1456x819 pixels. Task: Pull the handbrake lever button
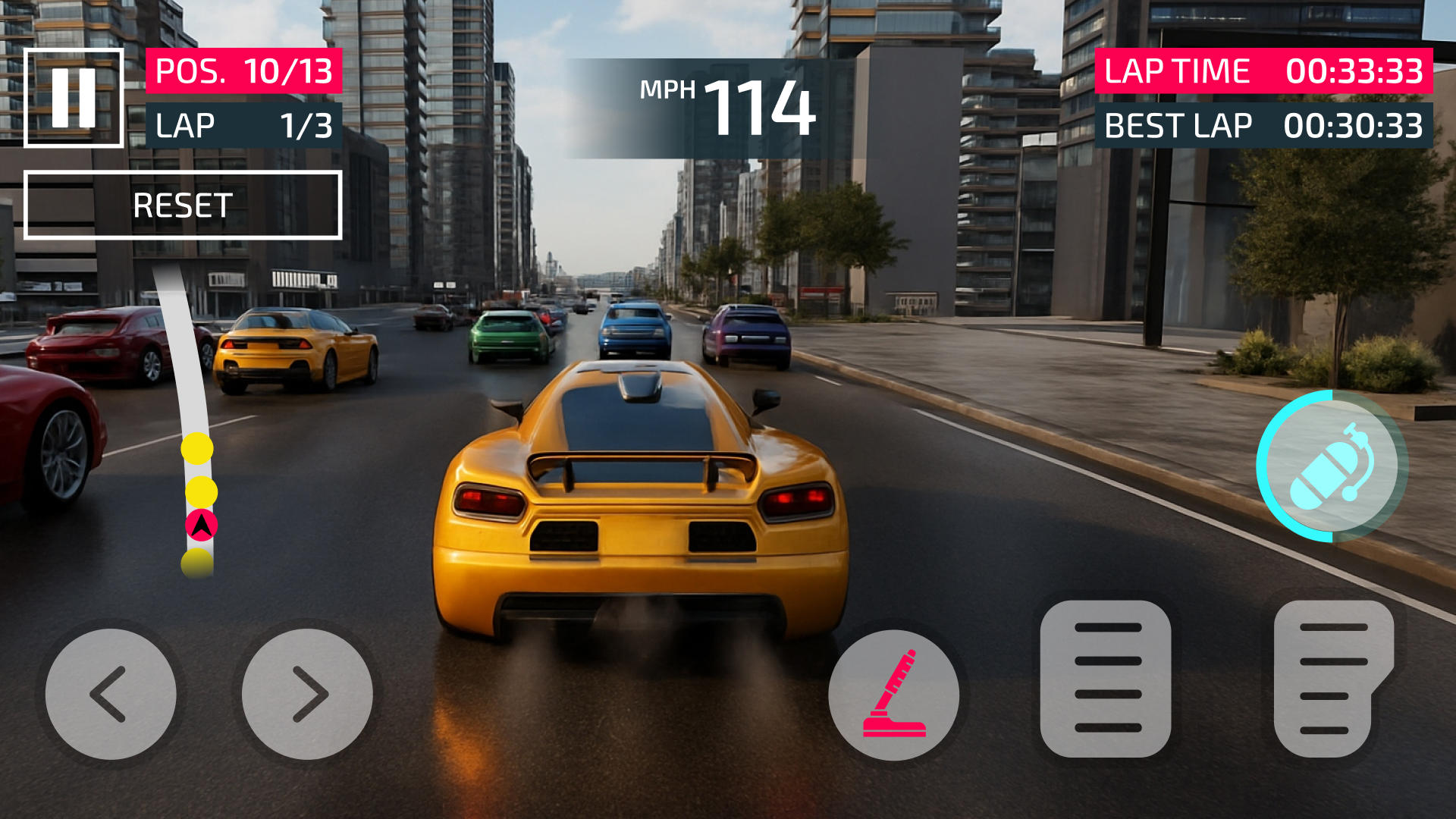point(894,695)
